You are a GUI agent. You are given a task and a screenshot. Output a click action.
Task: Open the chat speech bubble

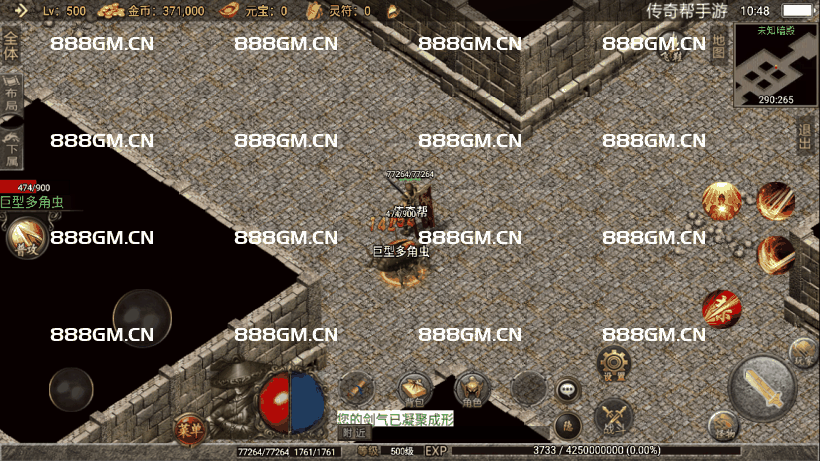[x=568, y=389]
